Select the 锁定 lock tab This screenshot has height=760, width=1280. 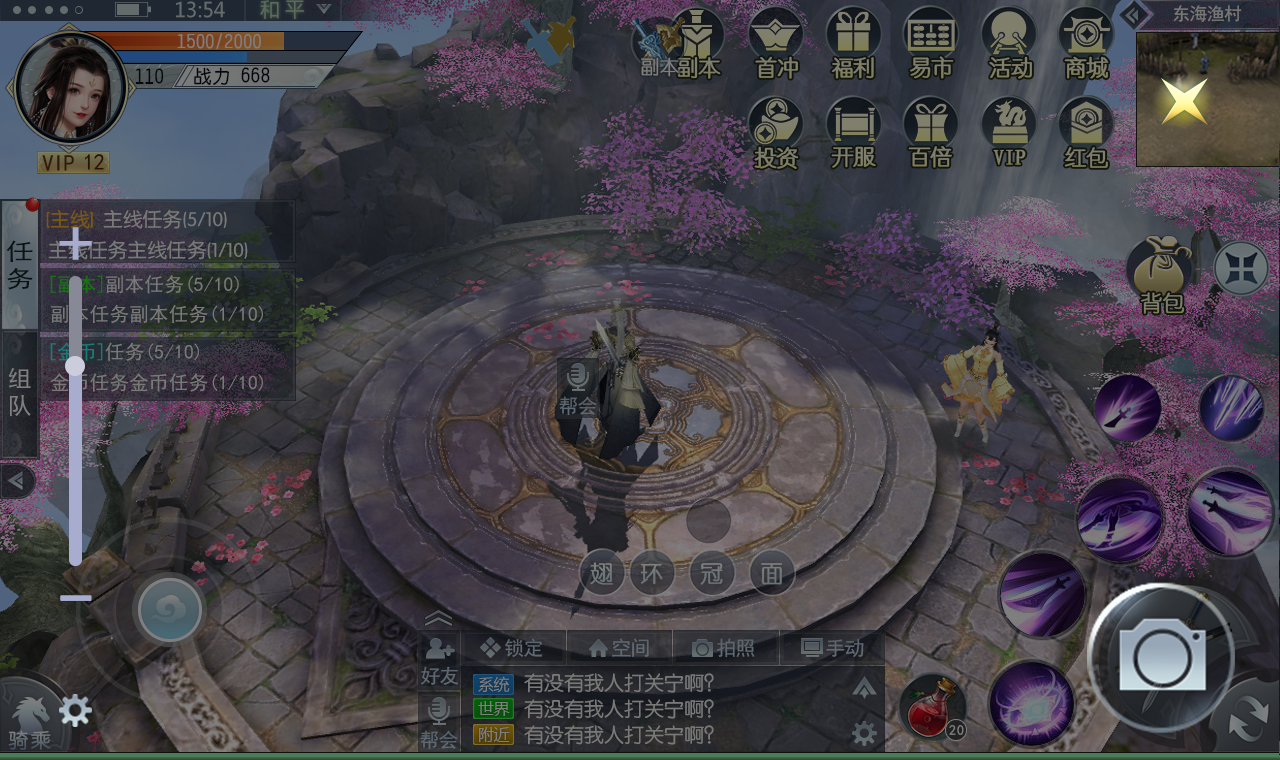(512, 648)
